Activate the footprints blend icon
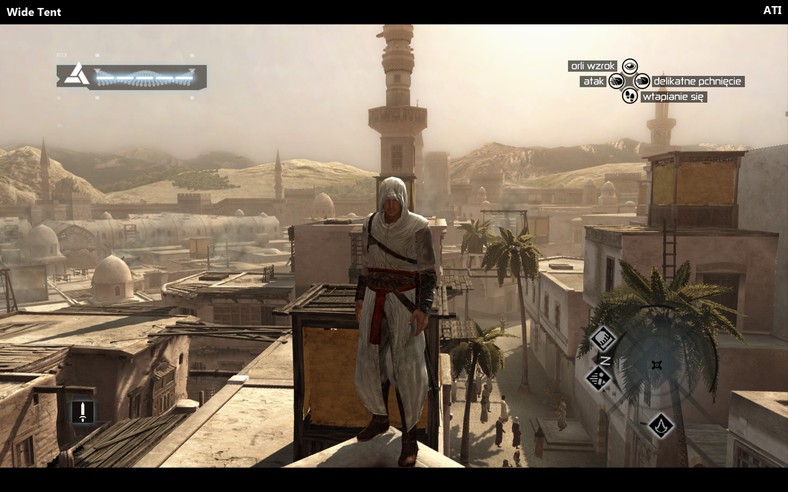Screen dimensions: 788x492 pos(630,96)
